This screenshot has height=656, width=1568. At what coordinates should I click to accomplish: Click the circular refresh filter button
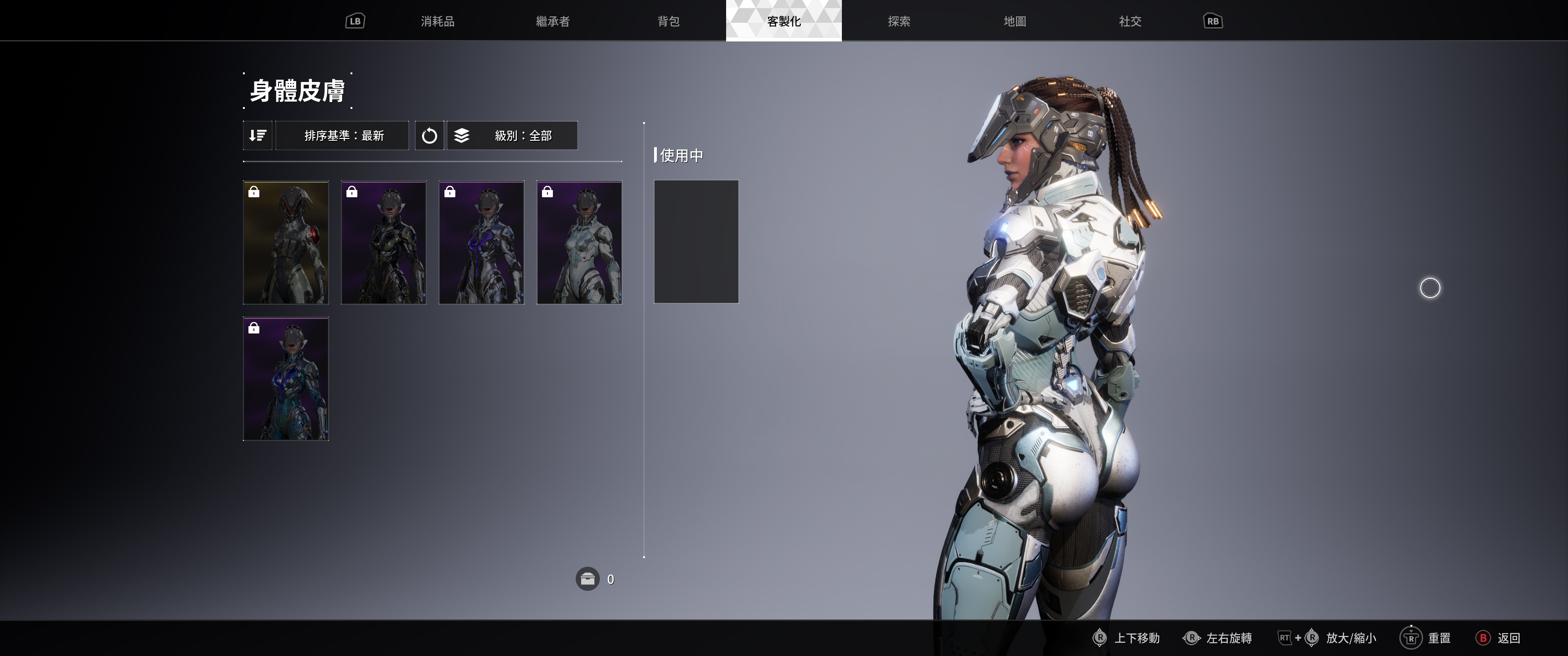(429, 135)
